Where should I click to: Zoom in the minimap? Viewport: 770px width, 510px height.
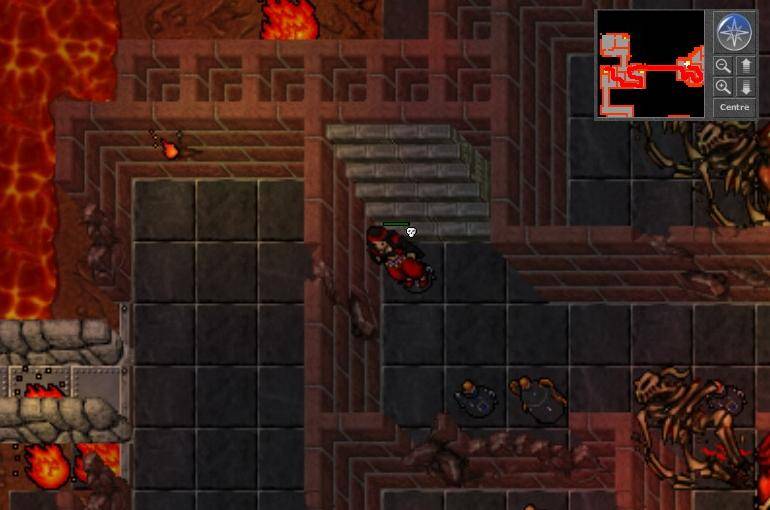tap(723, 87)
